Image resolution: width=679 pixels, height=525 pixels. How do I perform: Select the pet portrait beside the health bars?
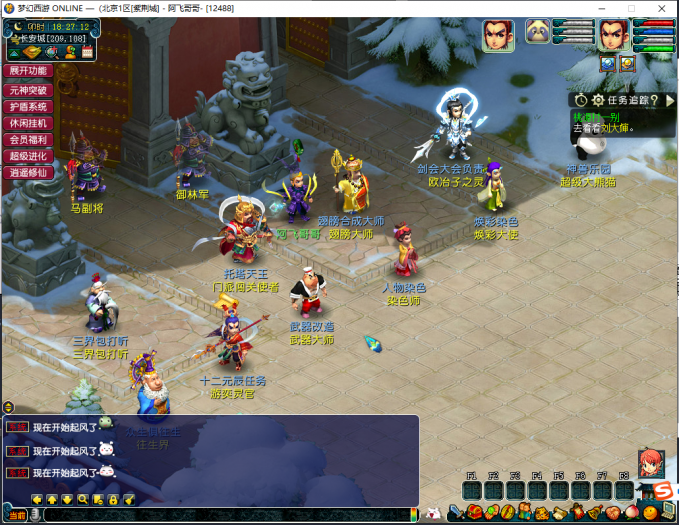538,32
